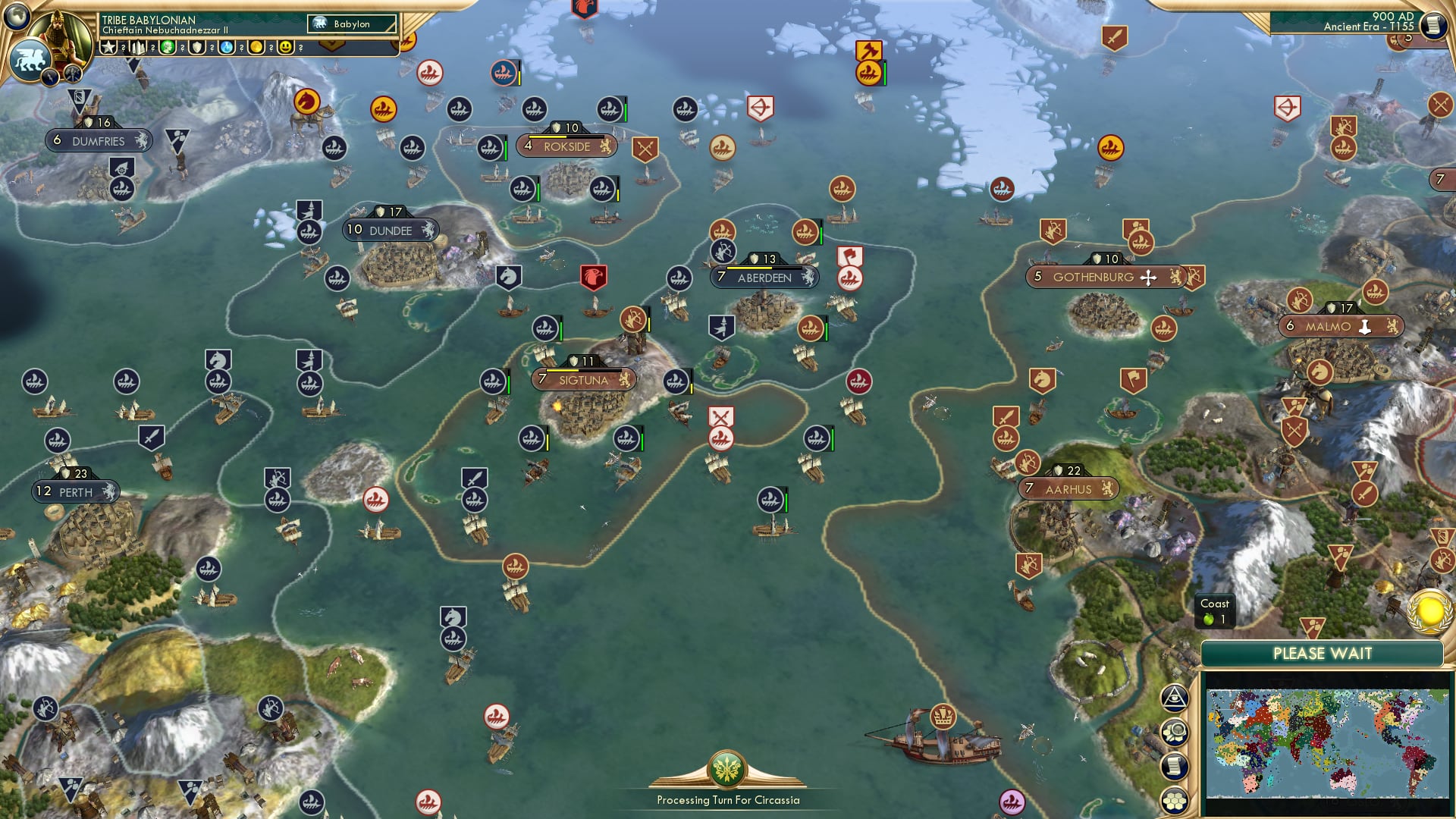The width and height of the screenshot is (1456, 819).
Task: Select the Aberdeen city banner
Action: 764,278
